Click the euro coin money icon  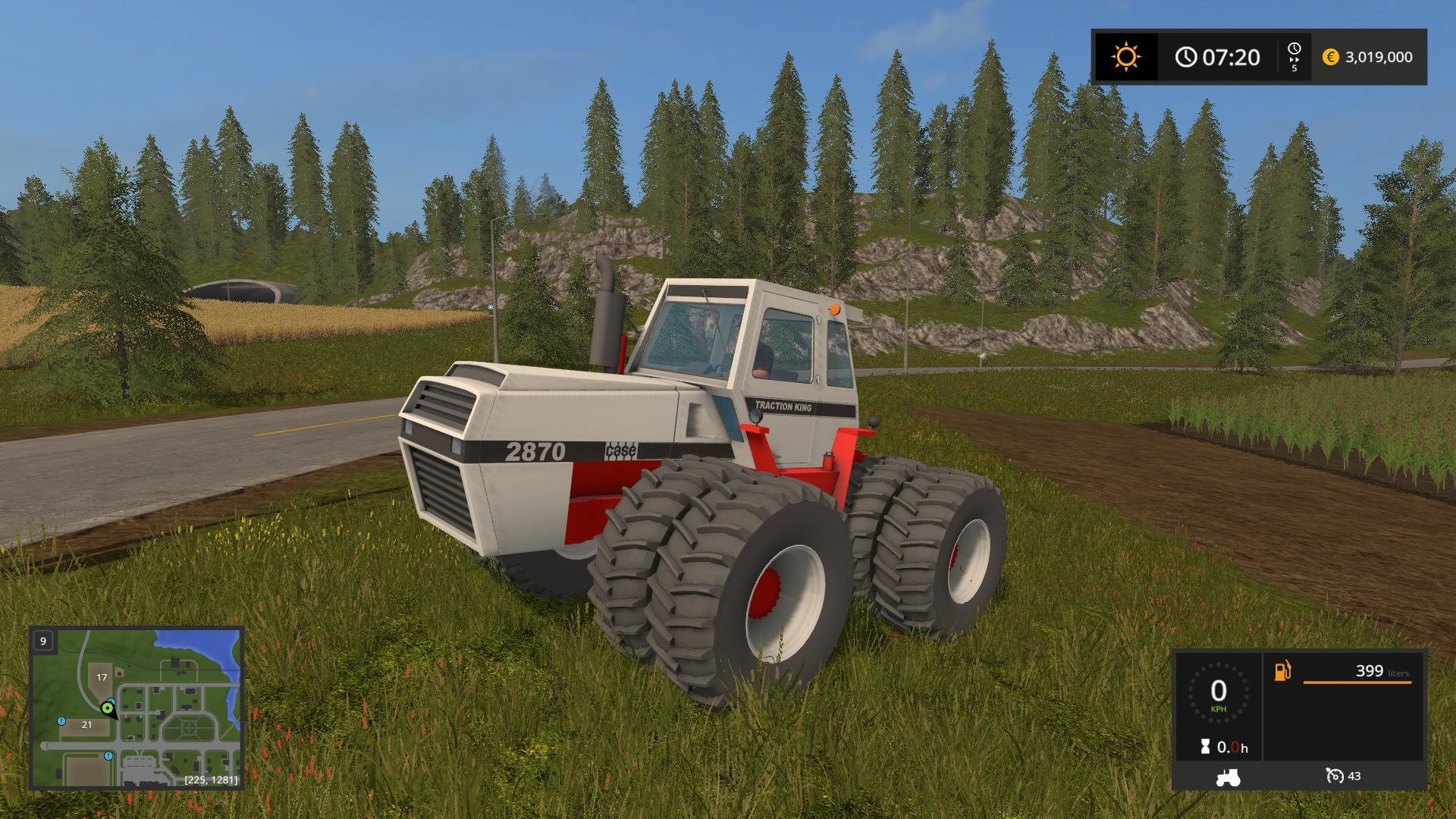click(1330, 57)
